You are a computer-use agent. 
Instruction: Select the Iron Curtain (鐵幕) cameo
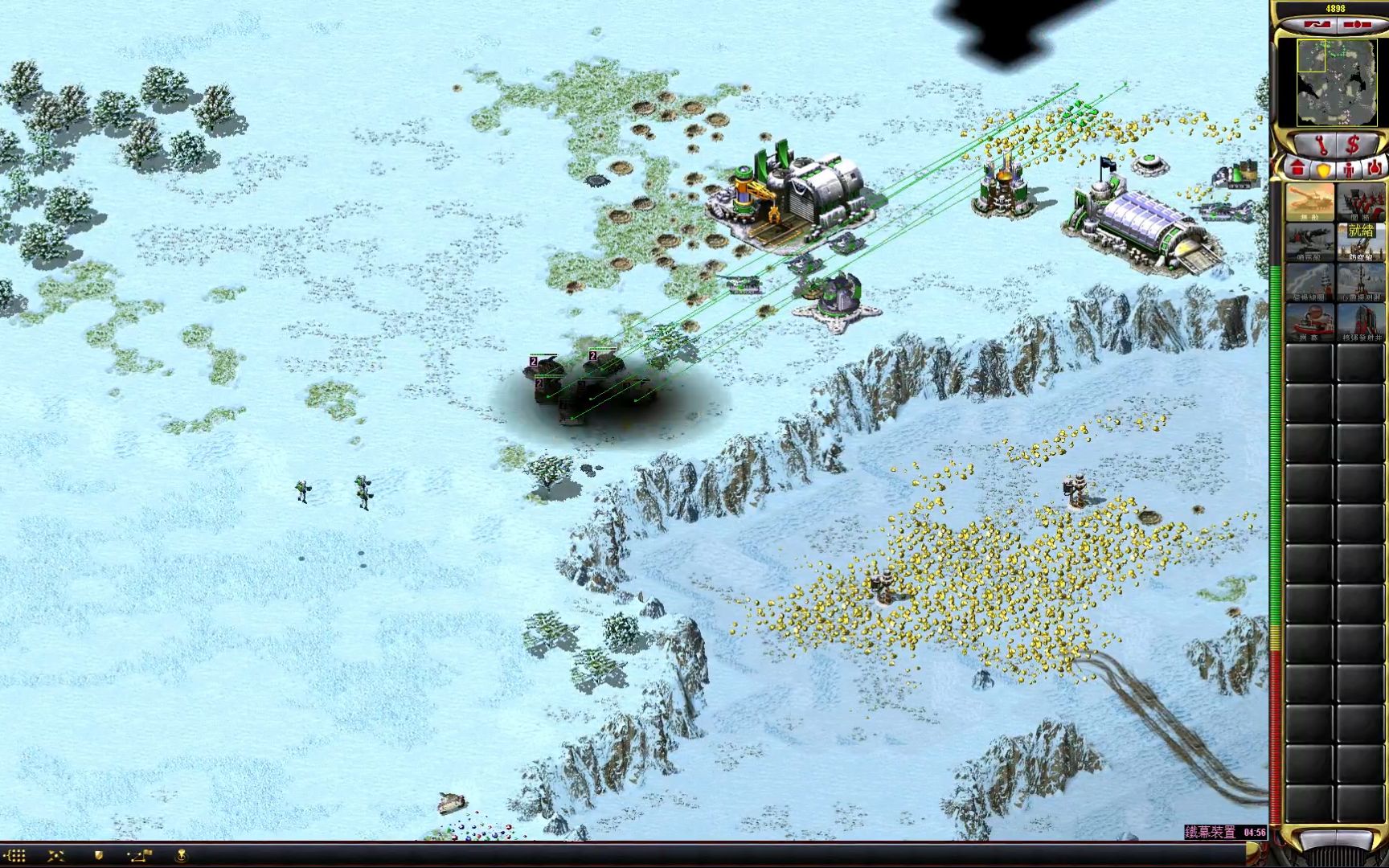point(1309,322)
